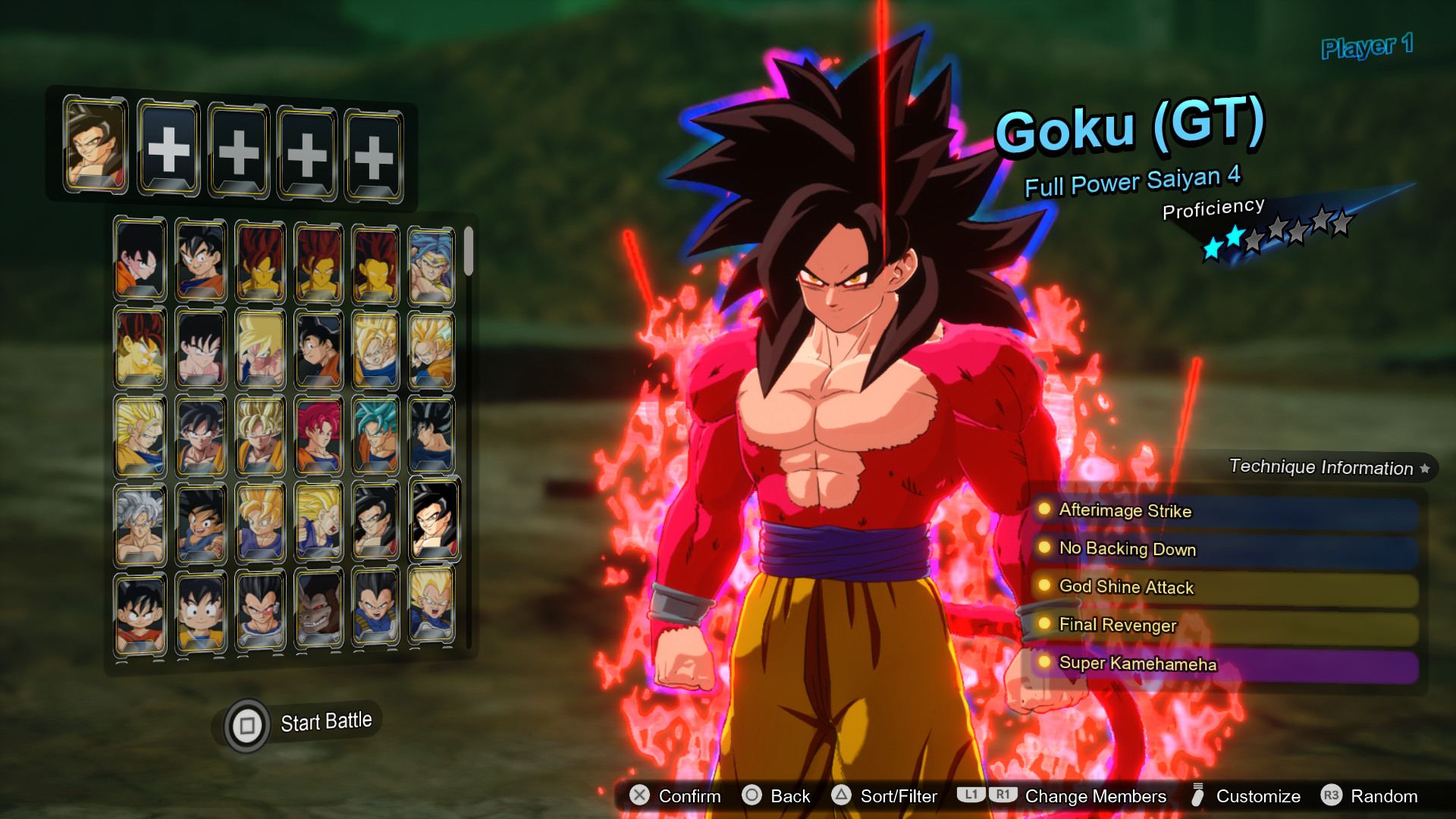
Task: Click Goku (GT) in the first team slot
Action: point(94,146)
